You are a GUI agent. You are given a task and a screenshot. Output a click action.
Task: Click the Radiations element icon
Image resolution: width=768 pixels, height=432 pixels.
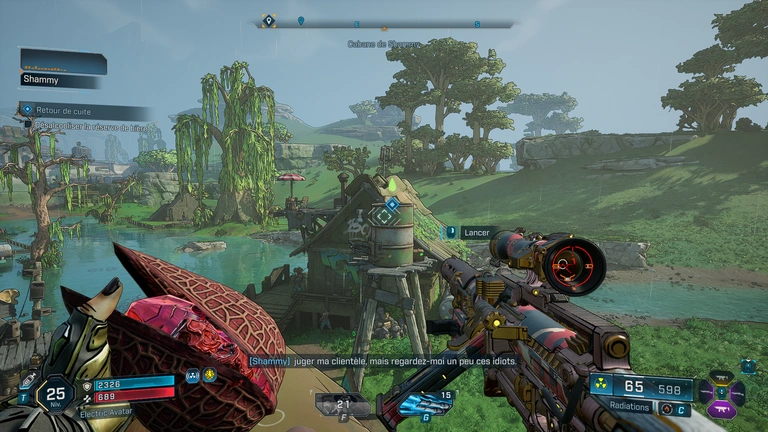click(601, 386)
